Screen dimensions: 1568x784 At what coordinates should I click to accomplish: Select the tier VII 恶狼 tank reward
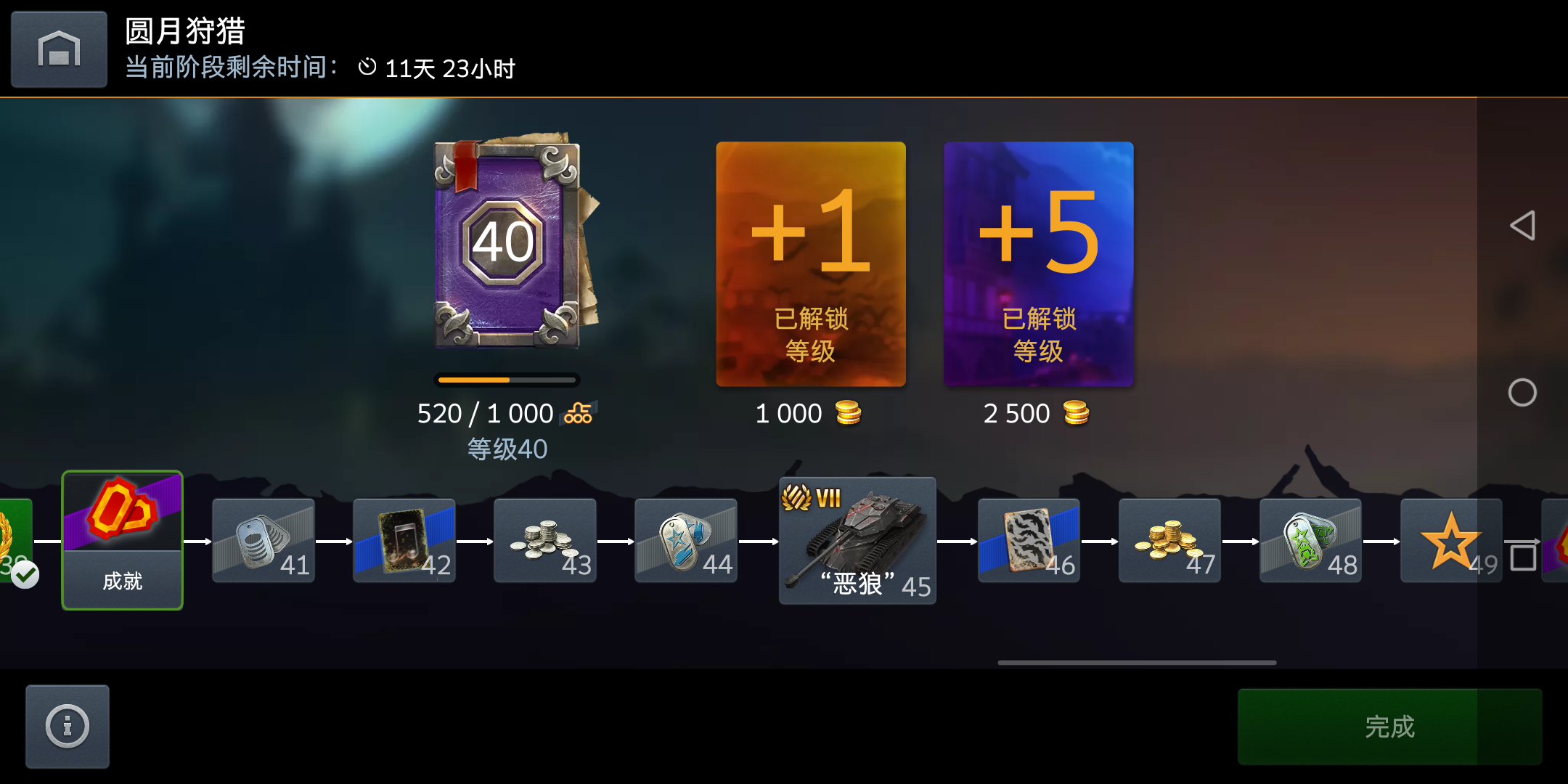click(857, 541)
